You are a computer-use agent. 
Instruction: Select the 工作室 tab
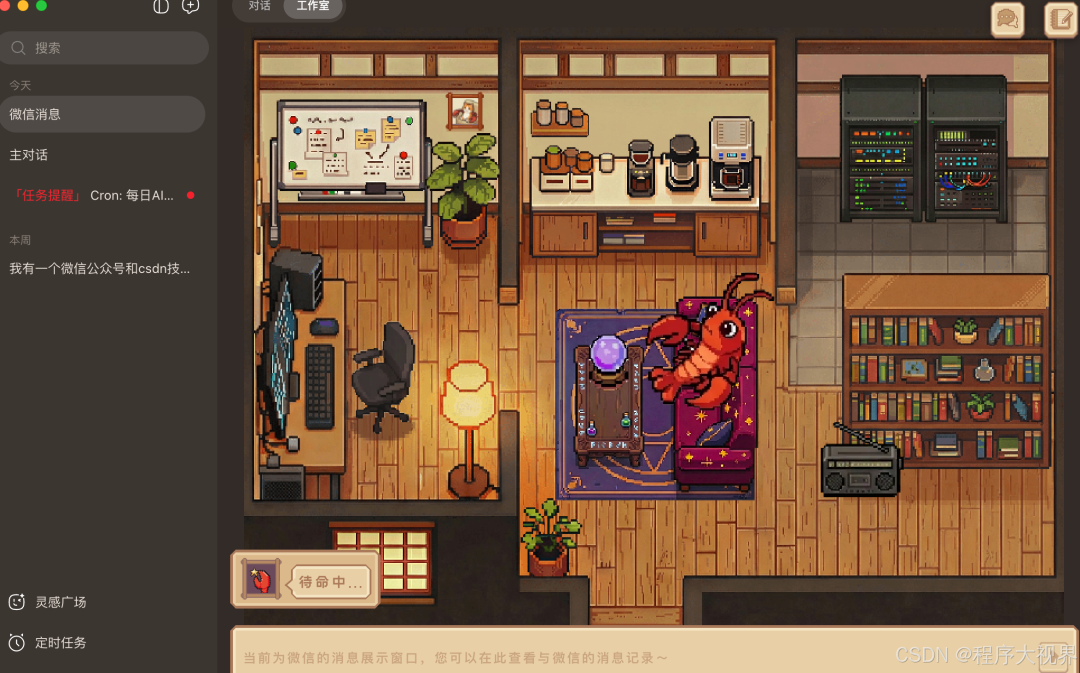point(312,6)
